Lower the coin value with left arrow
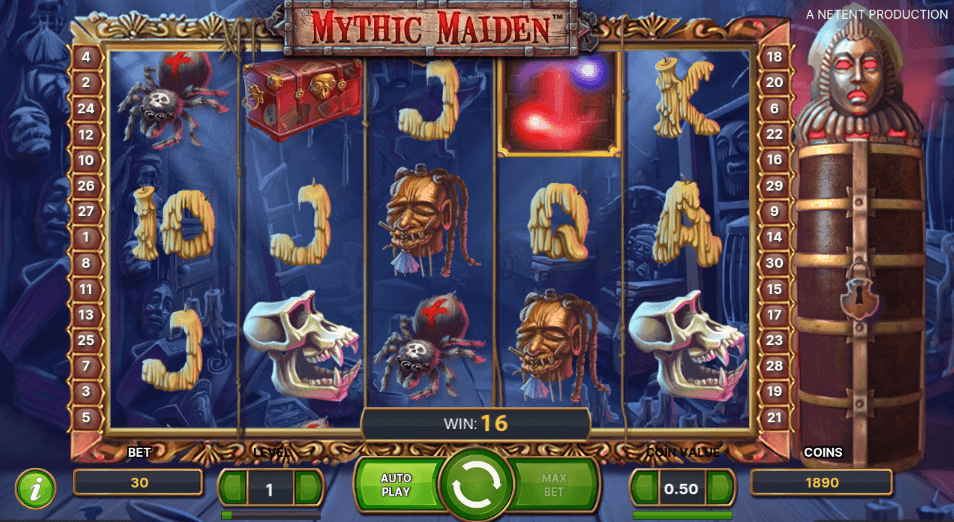 tap(645, 488)
